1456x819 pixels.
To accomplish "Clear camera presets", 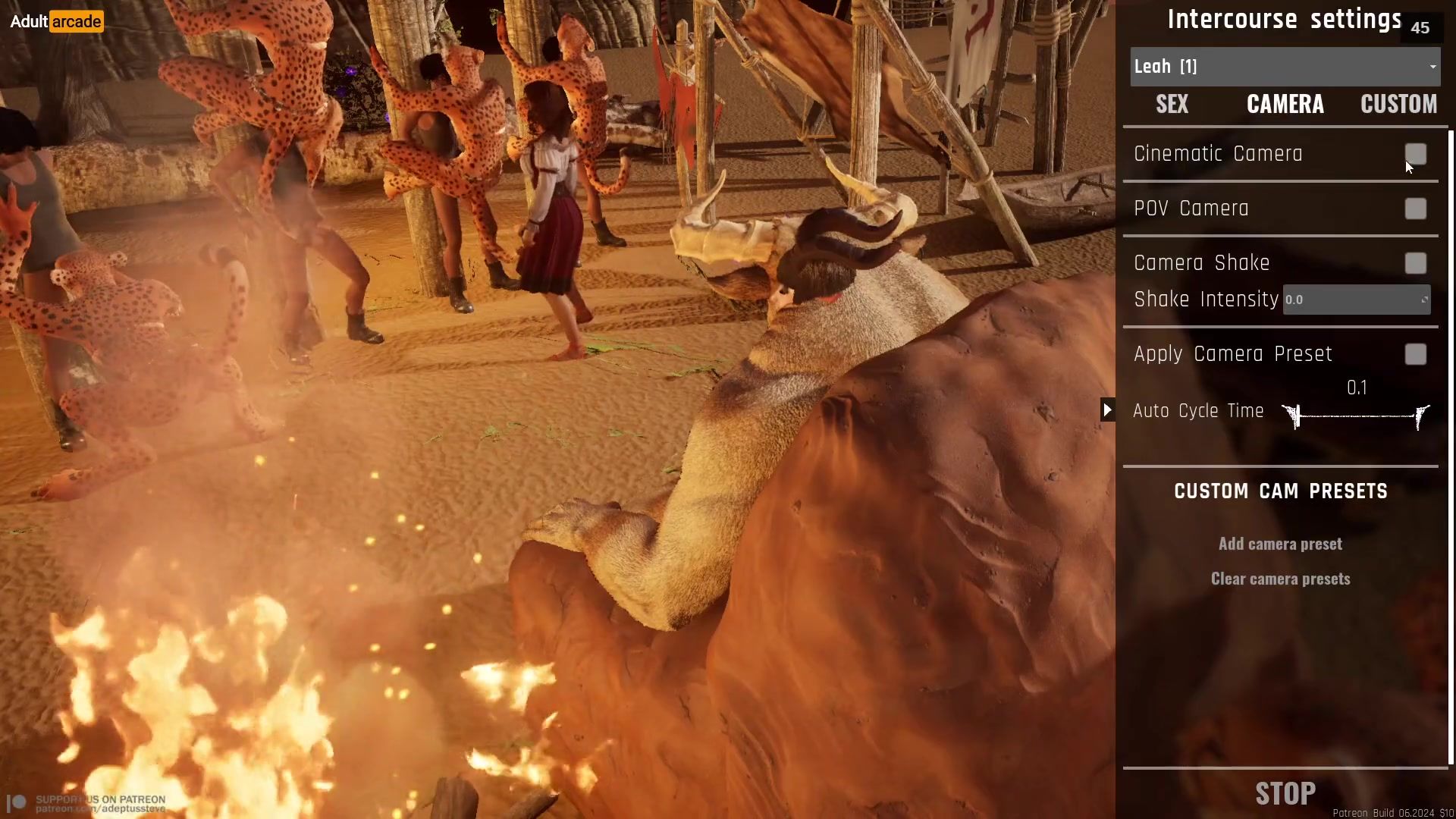I will [1280, 579].
